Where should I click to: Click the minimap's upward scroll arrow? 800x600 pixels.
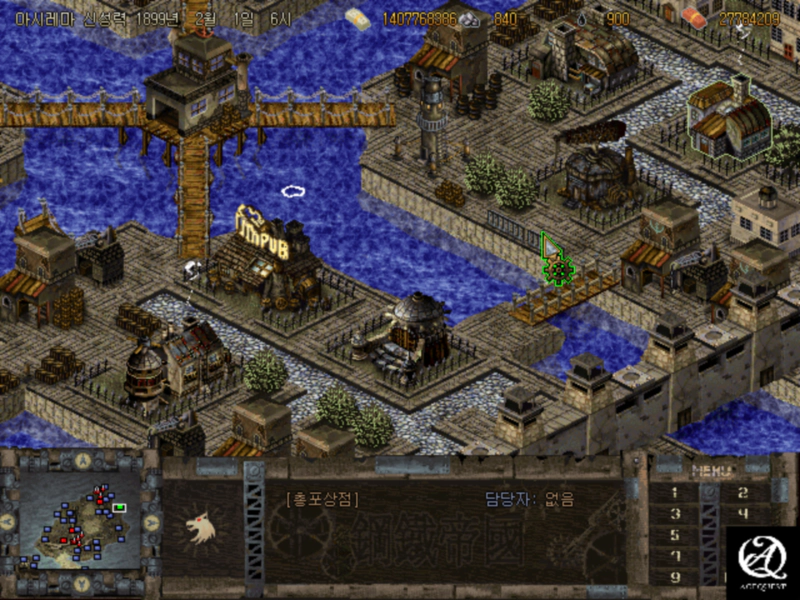81,461
